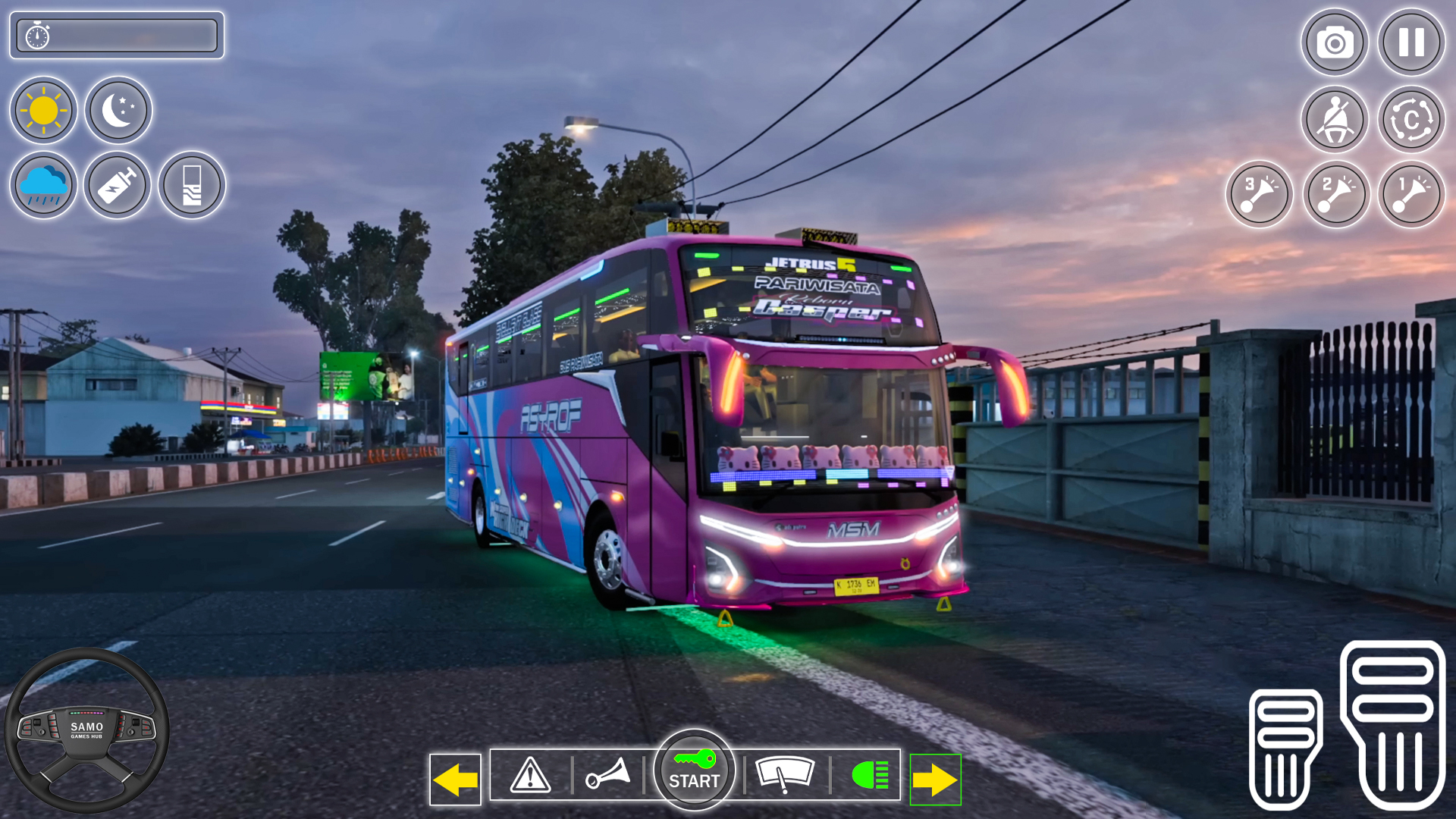Select the rainy weather icon
This screenshot has width=1456, height=819.
click(x=43, y=184)
